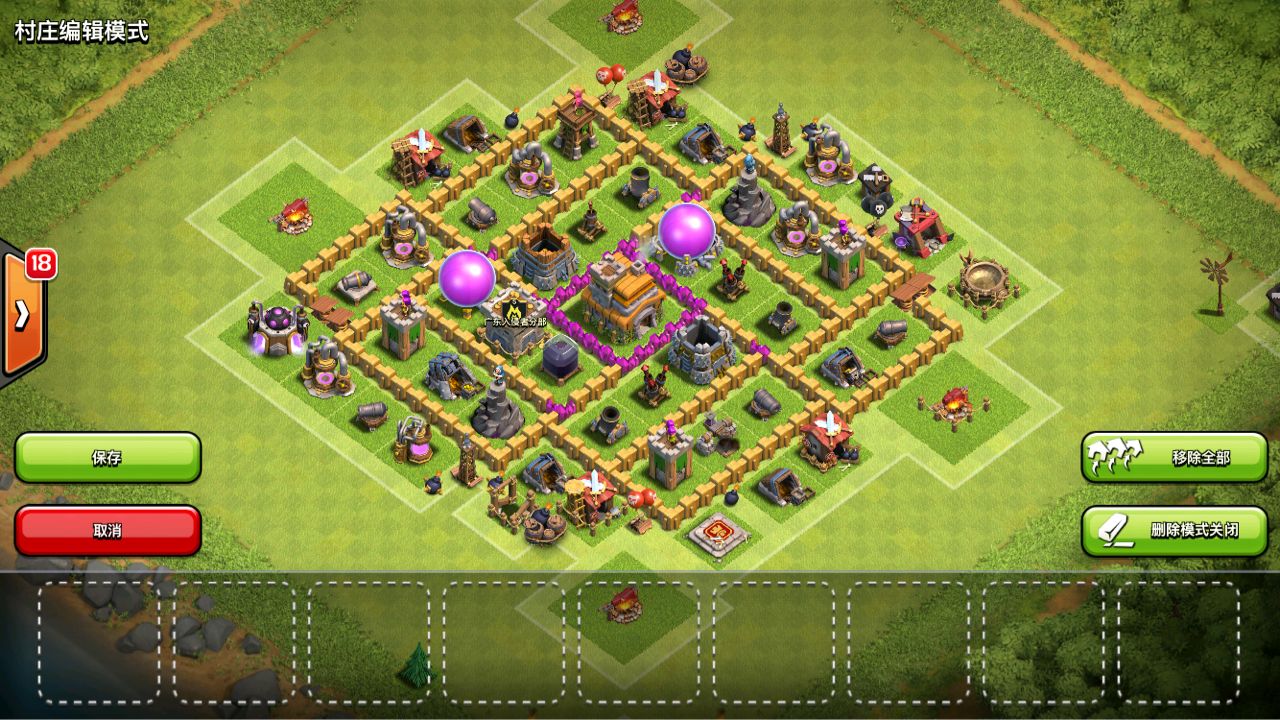Toggle the 删除模式关闭 erase mode button
This screenshot has height=720, width=1280.
click(x=1174, y=530)
